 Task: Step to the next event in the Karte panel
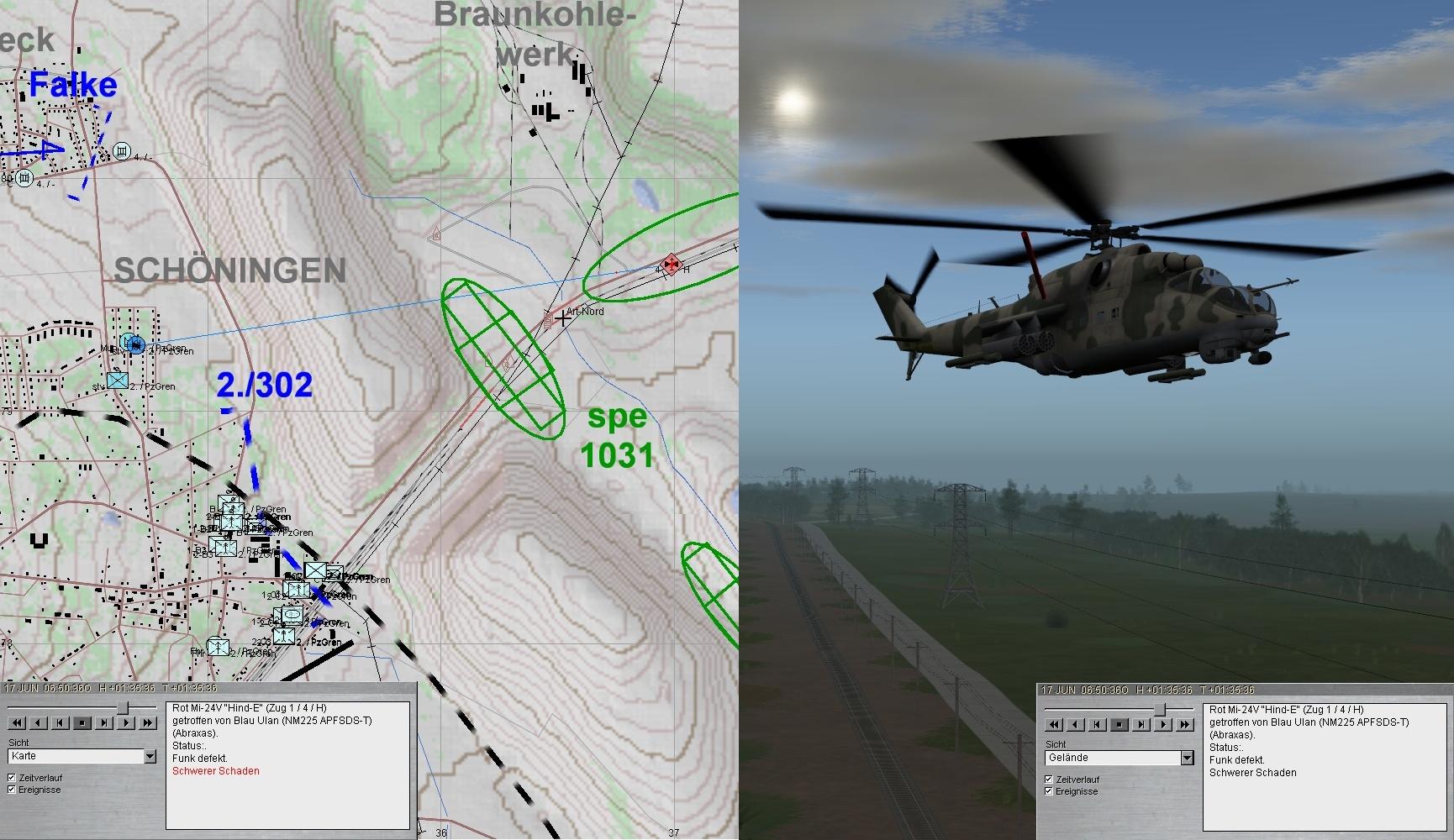coord(104,722)
